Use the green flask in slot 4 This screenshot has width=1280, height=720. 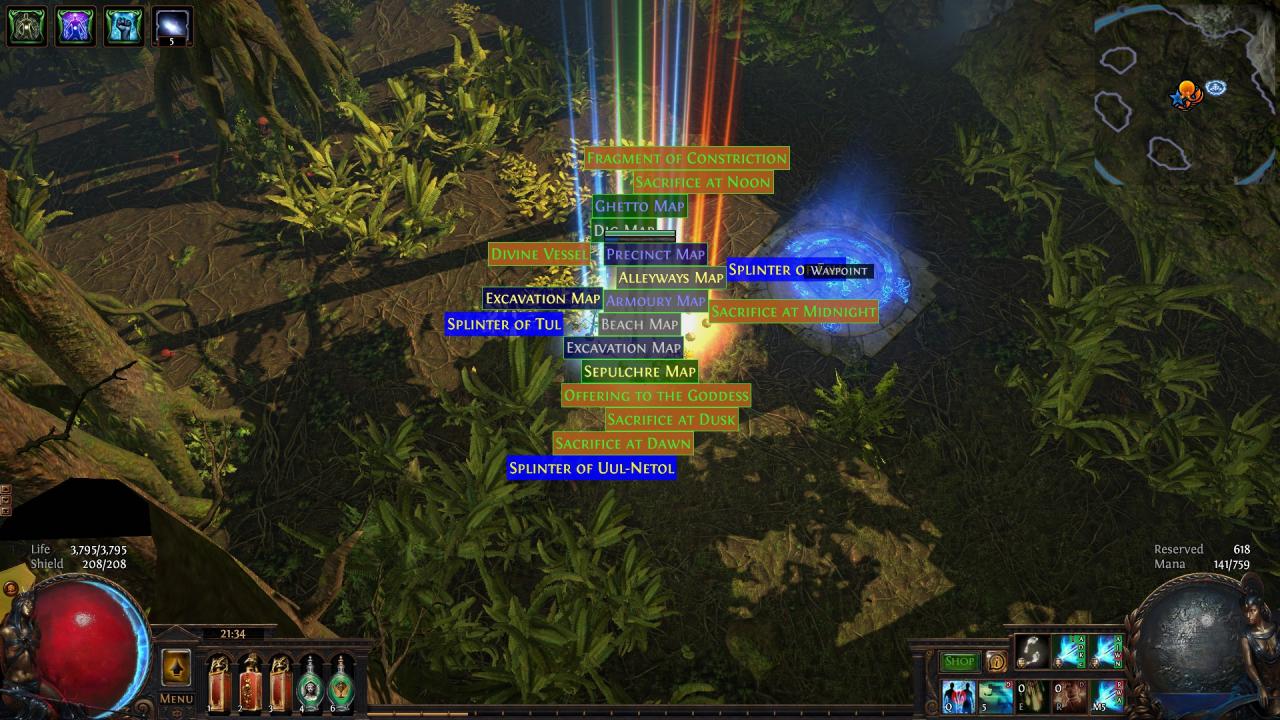(x=311, y=684)
